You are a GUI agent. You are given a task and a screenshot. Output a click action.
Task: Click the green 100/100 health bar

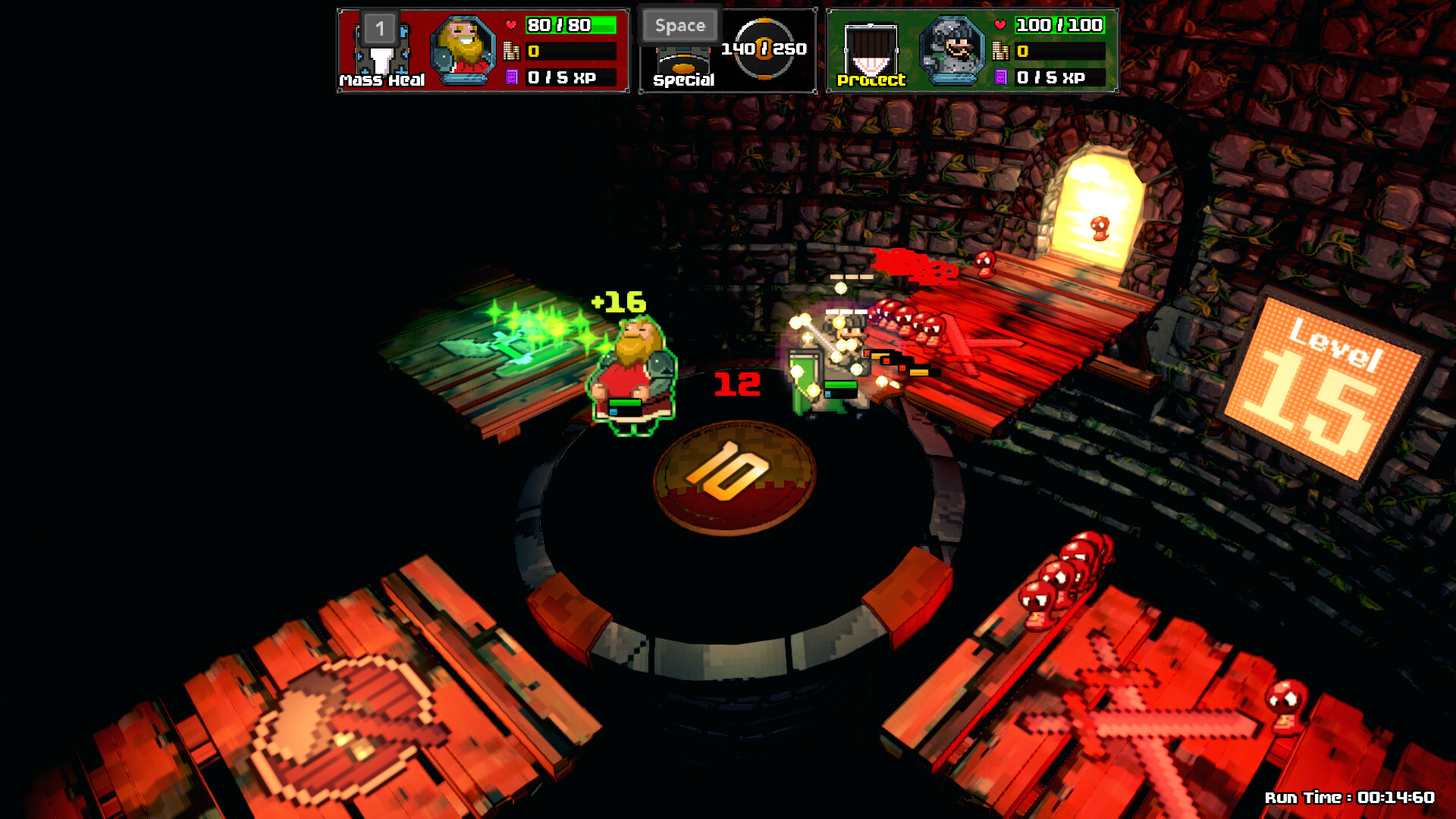tap(1062, 25)
